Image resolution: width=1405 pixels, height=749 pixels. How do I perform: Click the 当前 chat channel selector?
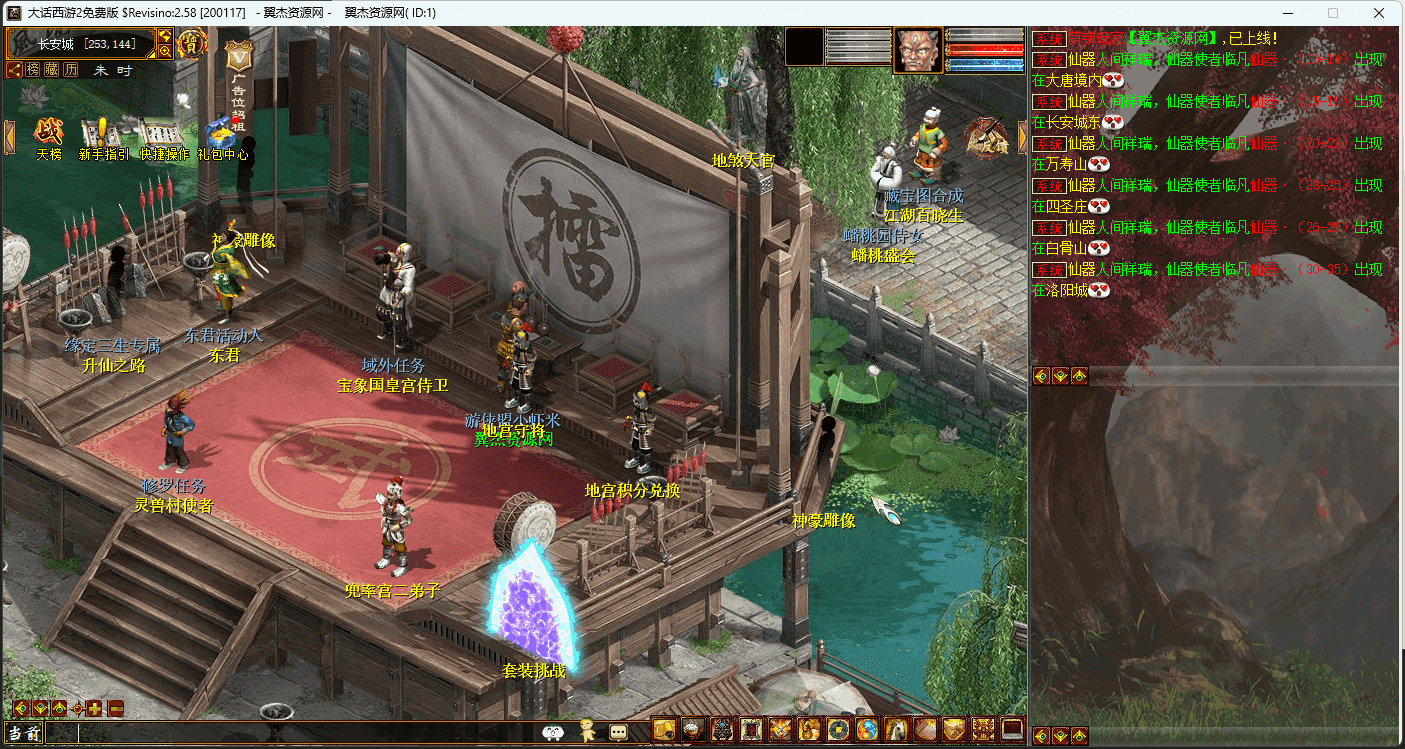pyautogui.click(x=22, y=733)
